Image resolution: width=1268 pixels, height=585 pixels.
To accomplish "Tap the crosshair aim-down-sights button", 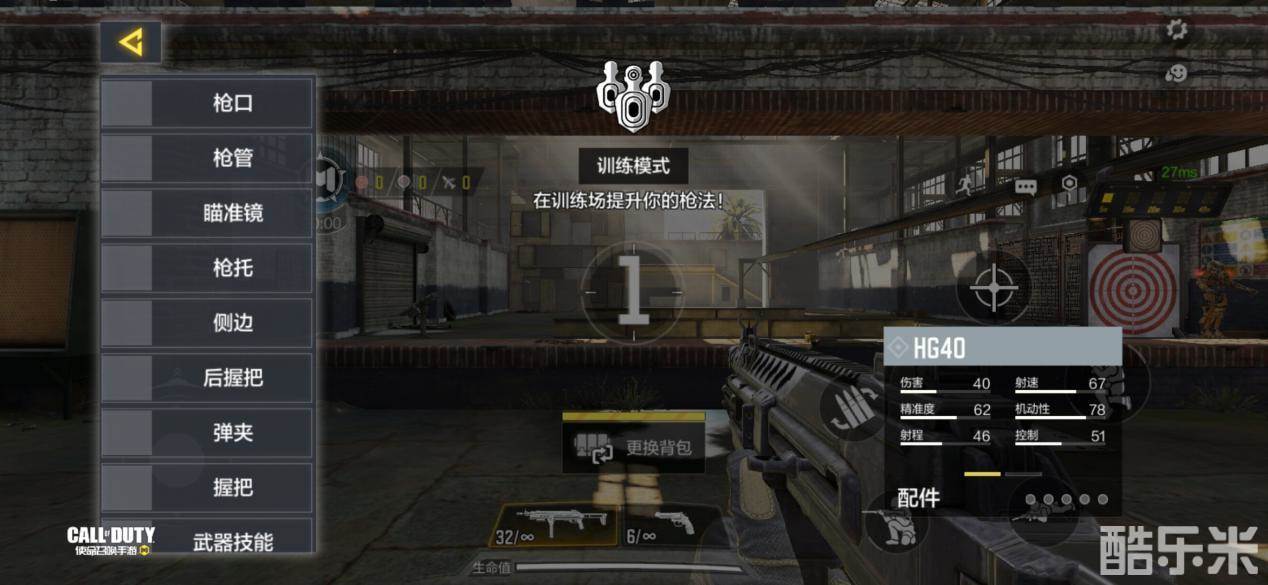I will click(994, 289).
